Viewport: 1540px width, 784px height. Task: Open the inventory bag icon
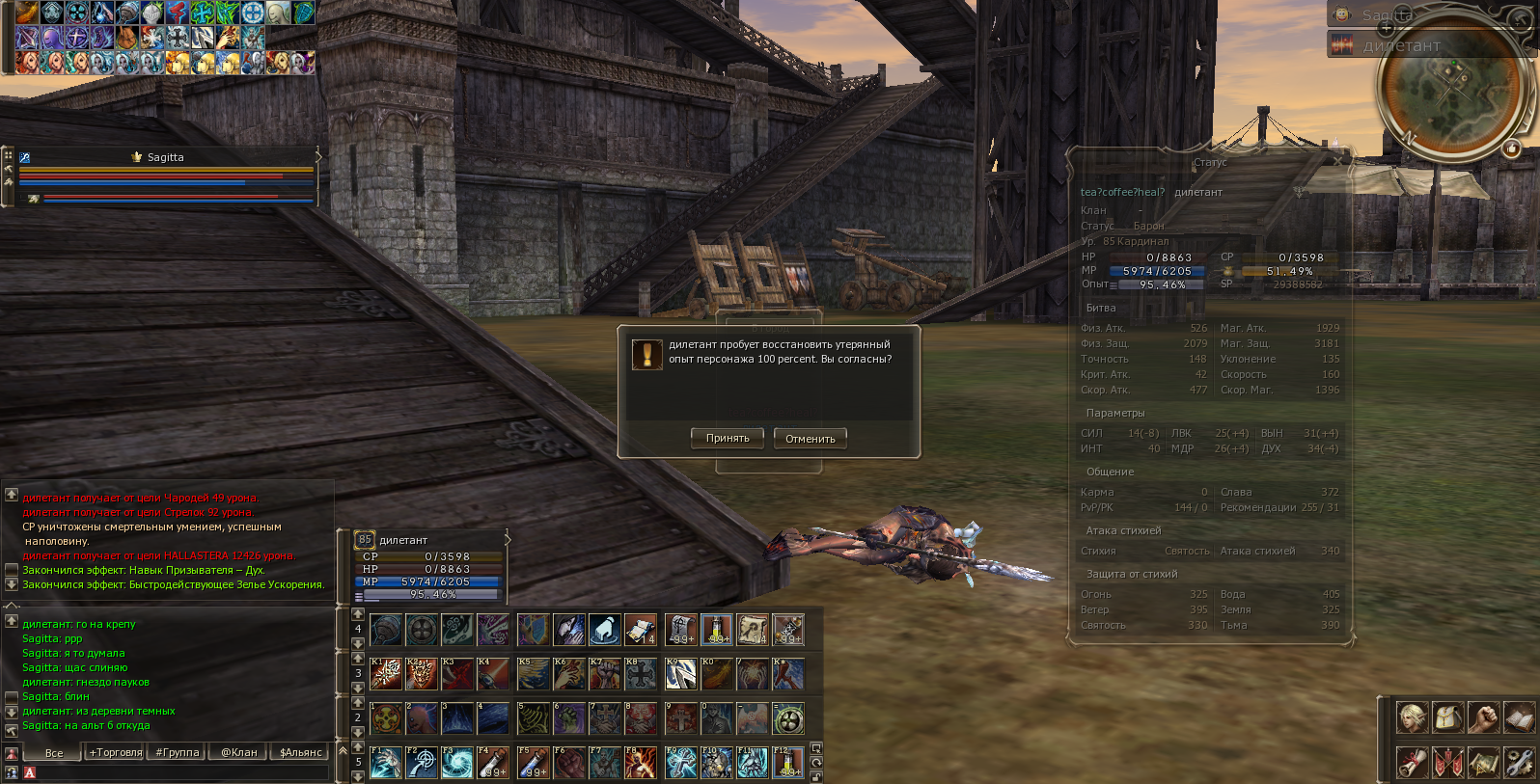pos(1447,717)
